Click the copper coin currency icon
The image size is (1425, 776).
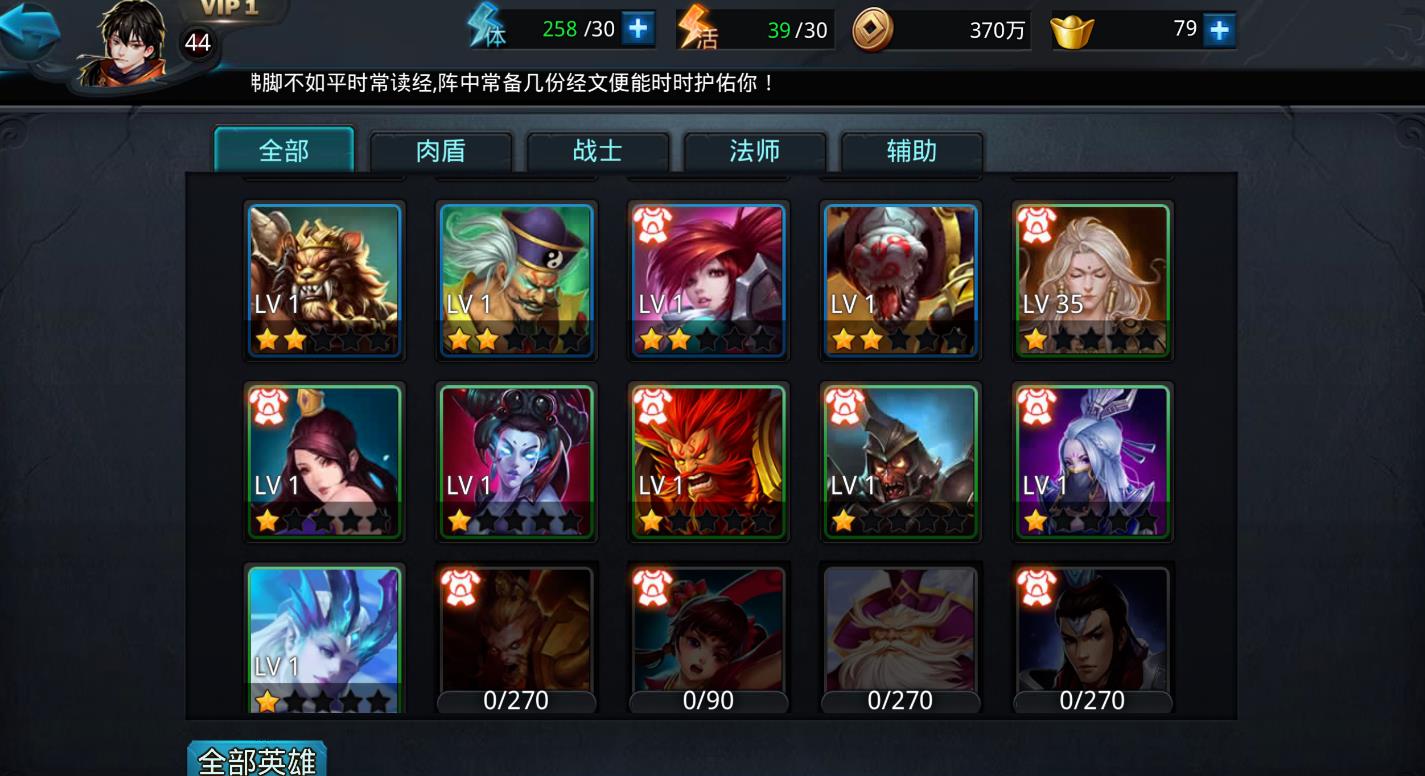coord(873,30)
